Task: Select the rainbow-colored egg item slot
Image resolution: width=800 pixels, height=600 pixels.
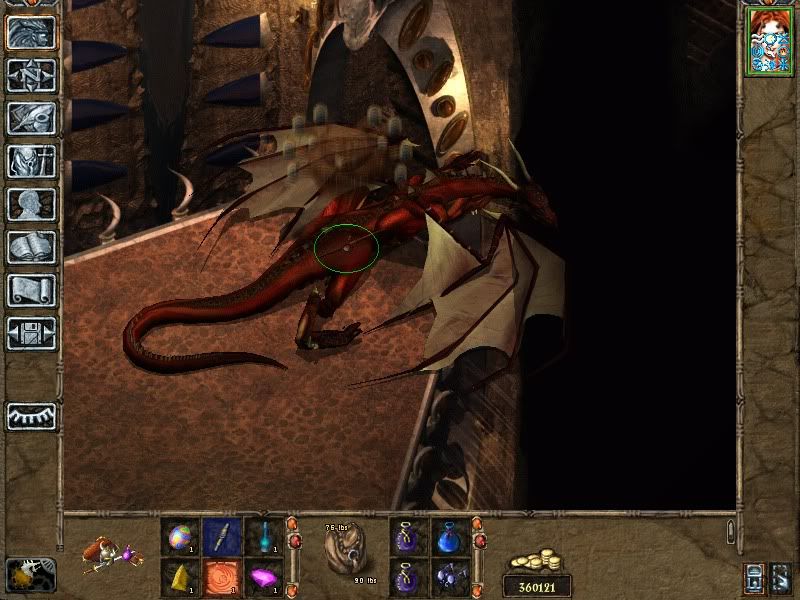Action: pyautogui.click(x=181, y=535)
